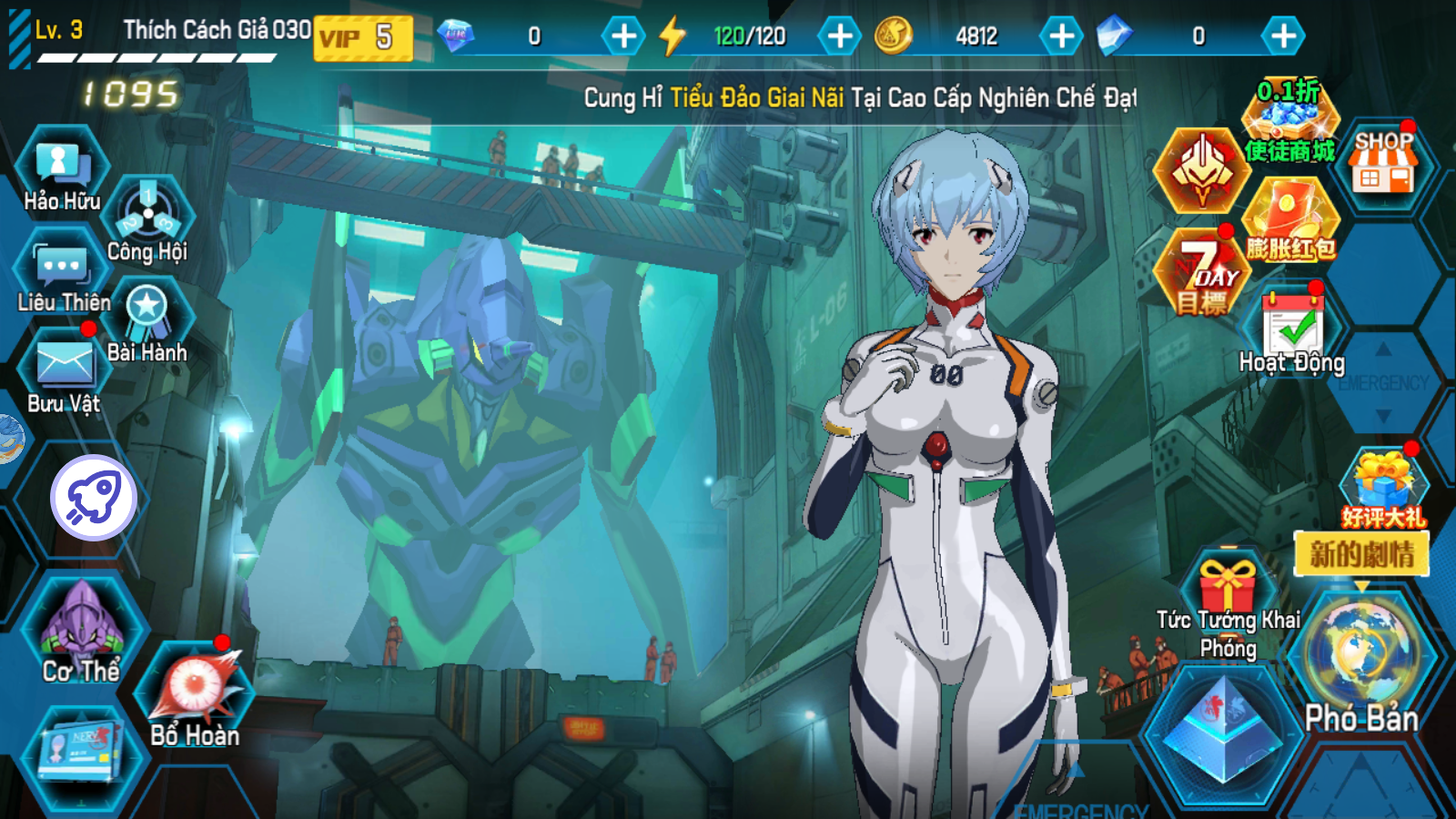
Task: Open the red envelope event icon
Action: [1290, 218]
